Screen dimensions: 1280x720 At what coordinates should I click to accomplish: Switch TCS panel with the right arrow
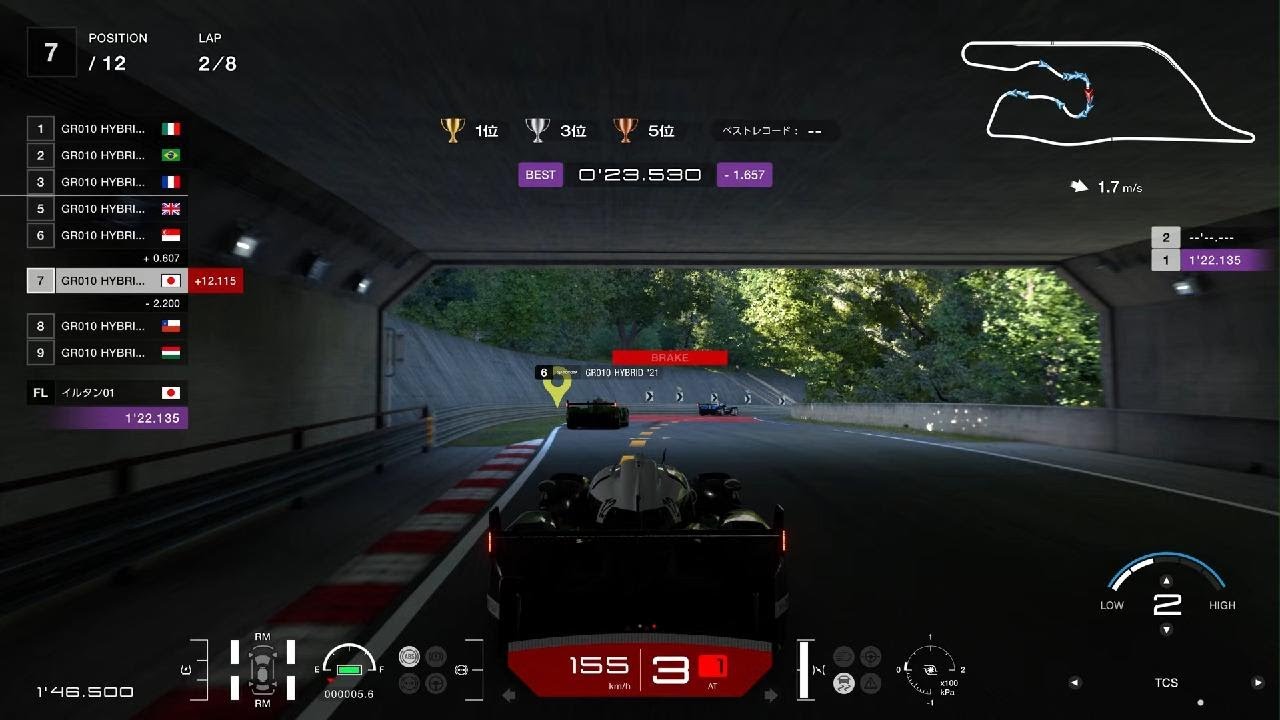pyautogui.click(x=1258, y=683)
